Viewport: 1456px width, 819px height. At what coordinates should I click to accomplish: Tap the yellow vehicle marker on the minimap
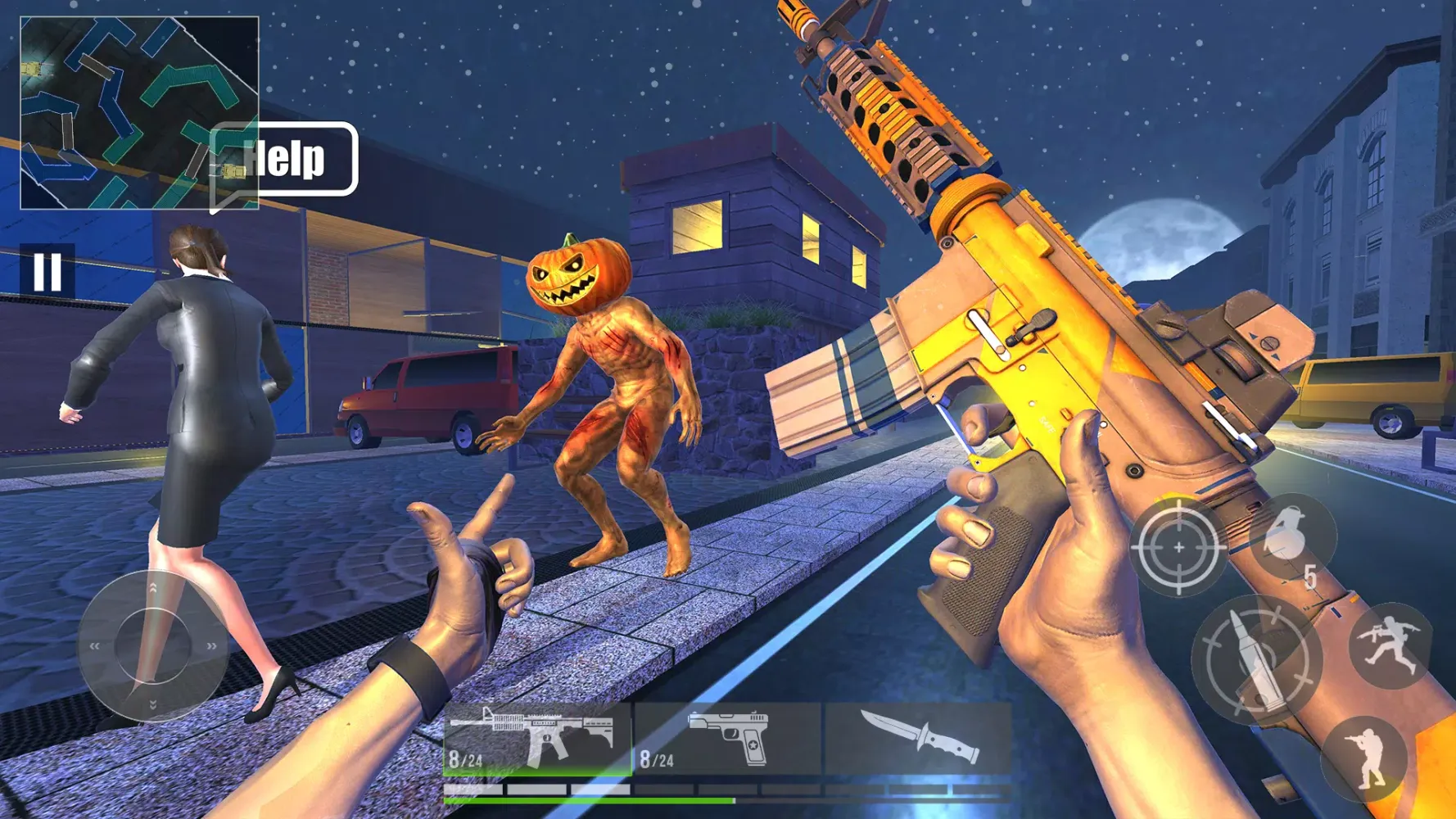(x=31, y=69)
